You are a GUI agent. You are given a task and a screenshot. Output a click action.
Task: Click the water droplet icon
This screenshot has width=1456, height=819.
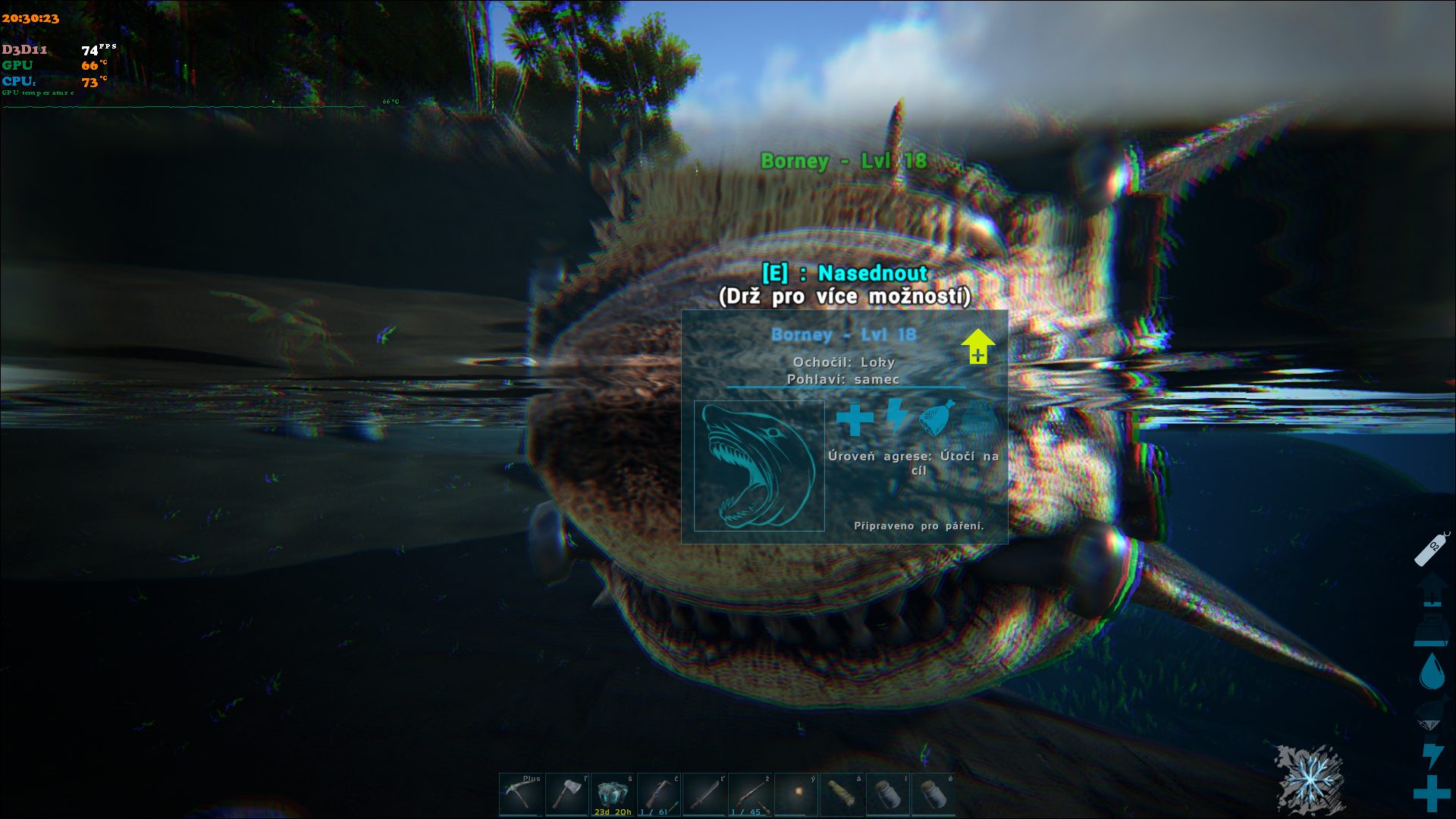1432,671
